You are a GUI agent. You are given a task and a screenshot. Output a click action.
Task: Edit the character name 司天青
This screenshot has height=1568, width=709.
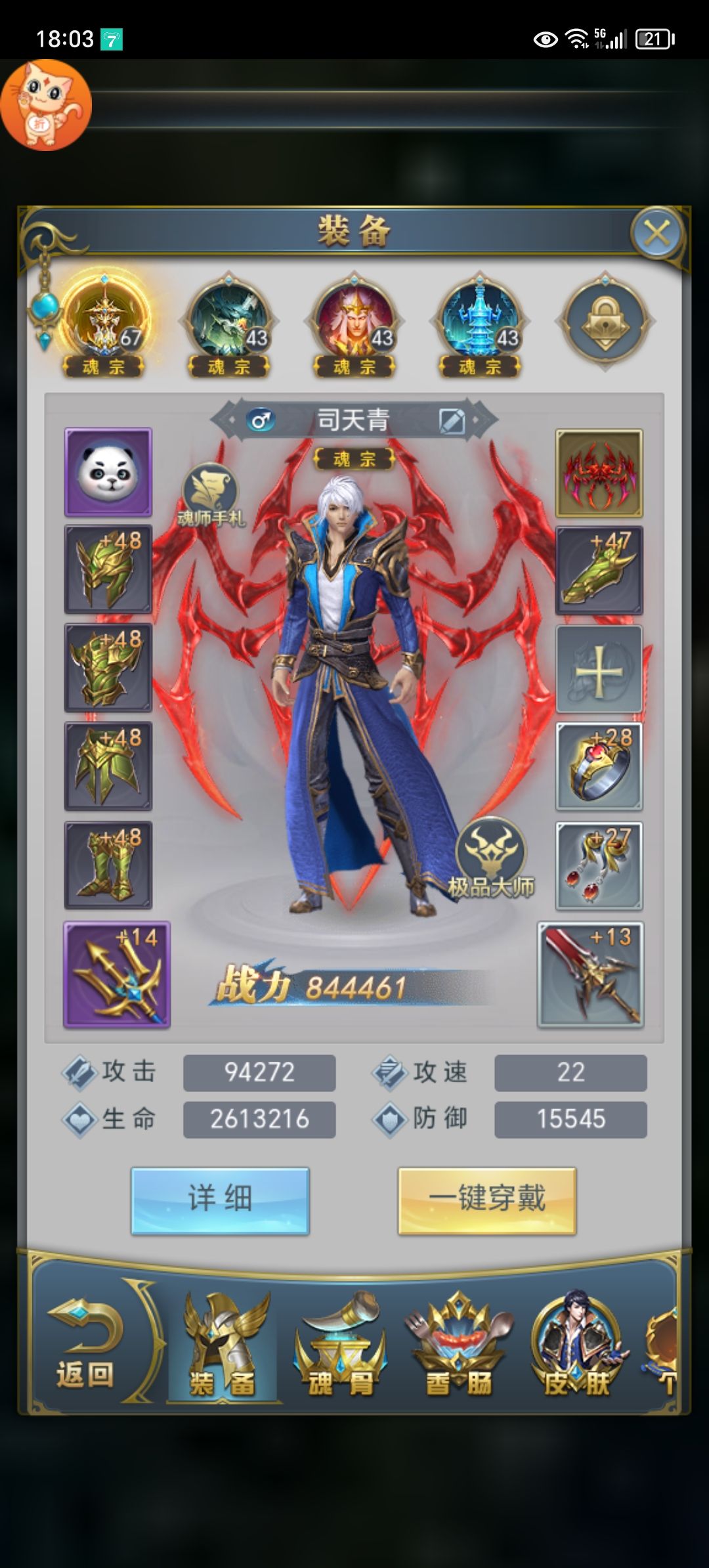point(452,420)
